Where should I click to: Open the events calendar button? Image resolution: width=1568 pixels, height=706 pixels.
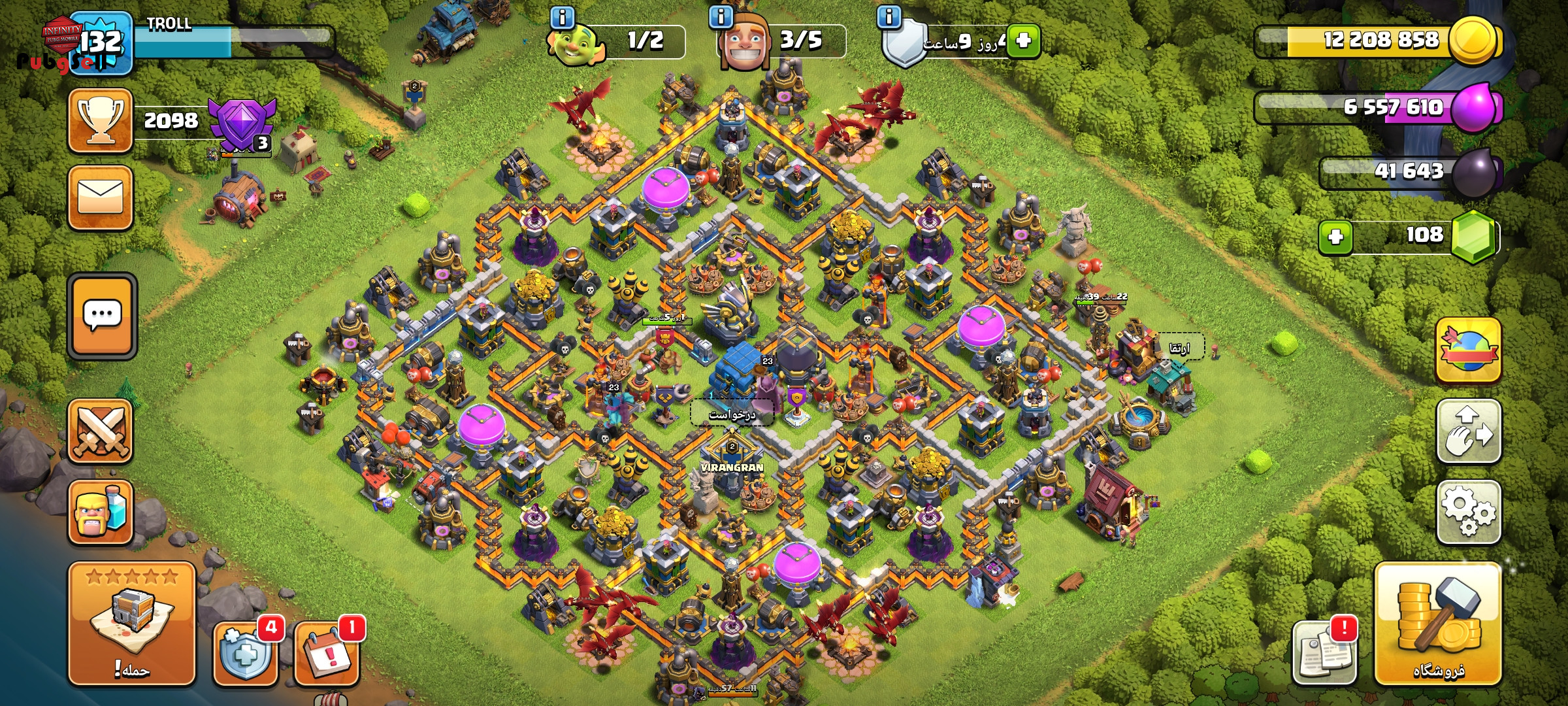point(327,654)
